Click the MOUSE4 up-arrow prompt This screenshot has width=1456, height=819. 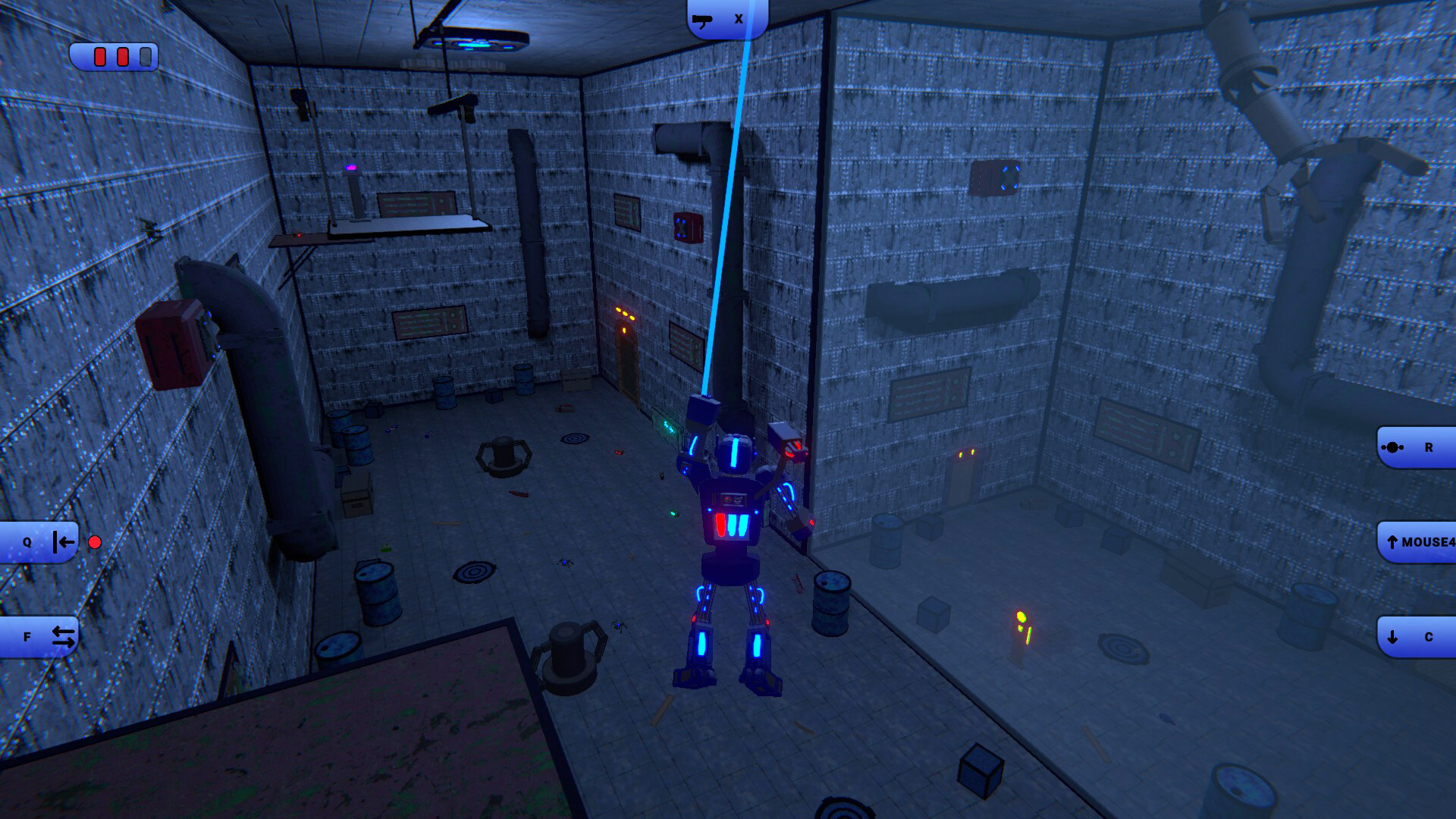coord(1417,541)
